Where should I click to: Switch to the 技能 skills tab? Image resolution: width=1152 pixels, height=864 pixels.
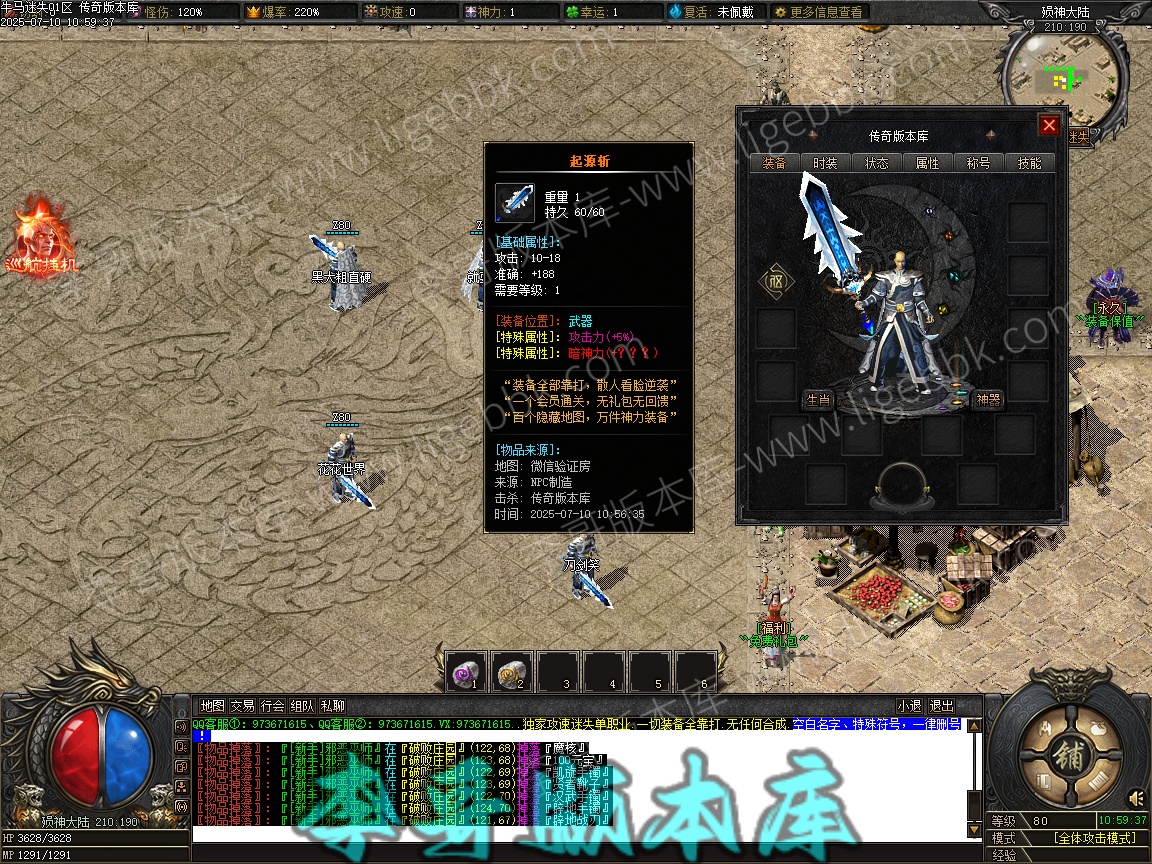click(x=1029, y=163)
